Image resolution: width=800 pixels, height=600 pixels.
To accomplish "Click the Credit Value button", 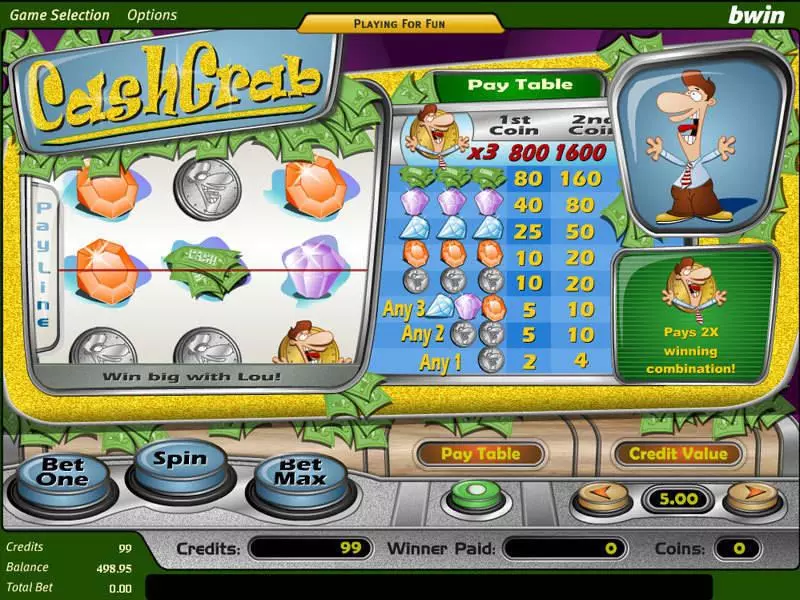I will 677,454.
